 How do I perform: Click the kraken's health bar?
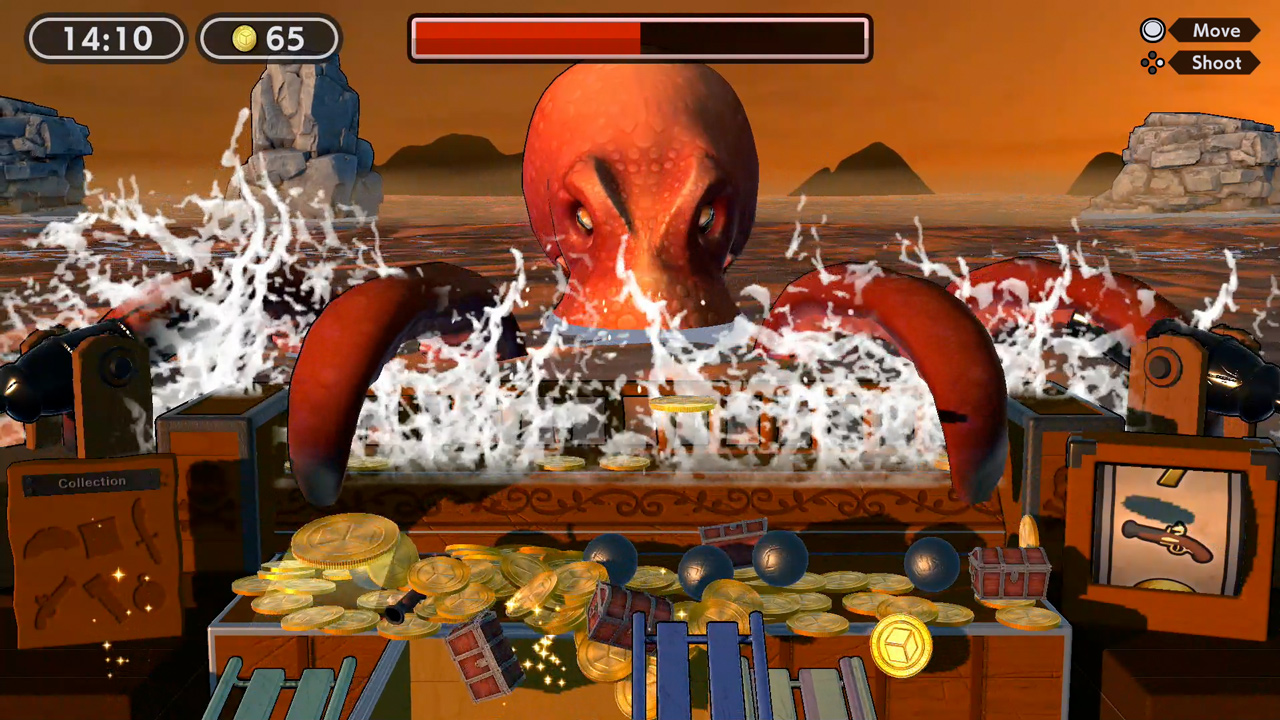coord(640,37)
